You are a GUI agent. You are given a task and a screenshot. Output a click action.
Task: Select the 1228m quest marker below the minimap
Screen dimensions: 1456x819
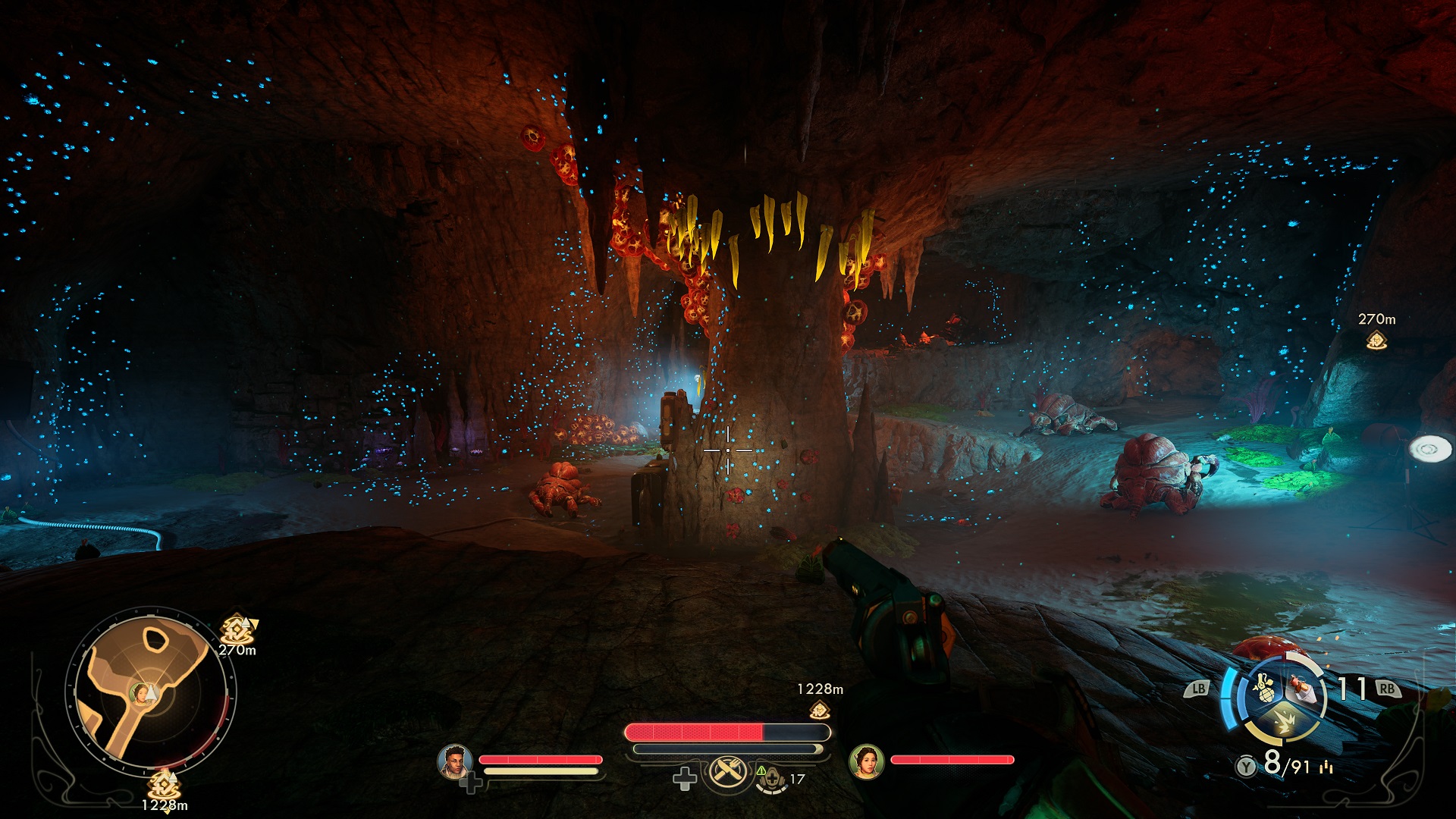164,783
